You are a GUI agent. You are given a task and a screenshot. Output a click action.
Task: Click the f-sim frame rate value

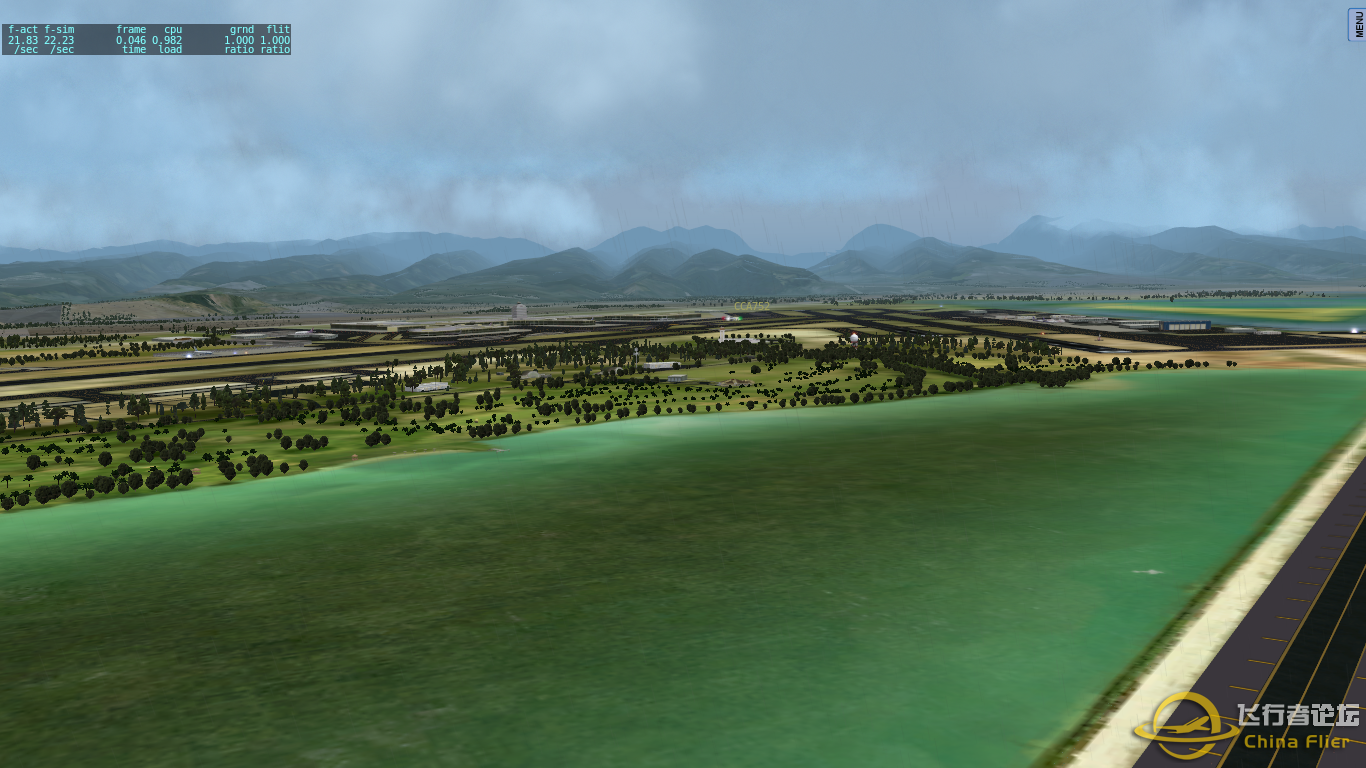pos(59,39)
